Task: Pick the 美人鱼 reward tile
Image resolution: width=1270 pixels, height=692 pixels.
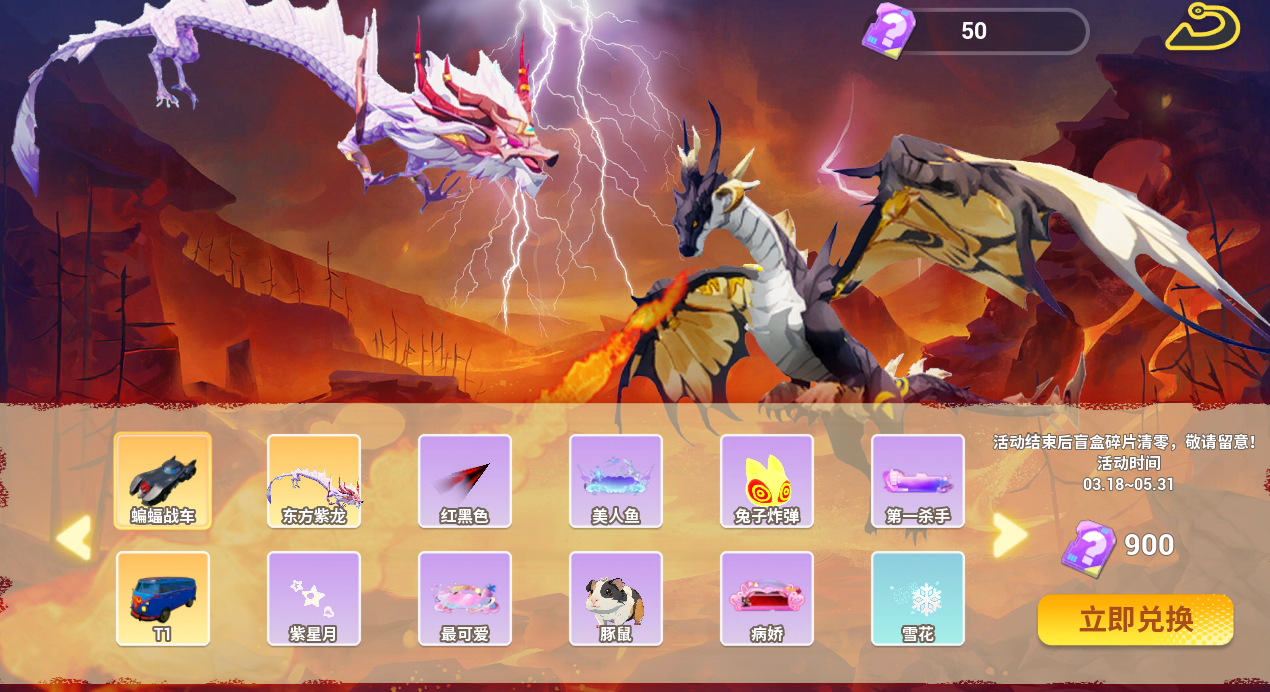Action: pos(616,481)
